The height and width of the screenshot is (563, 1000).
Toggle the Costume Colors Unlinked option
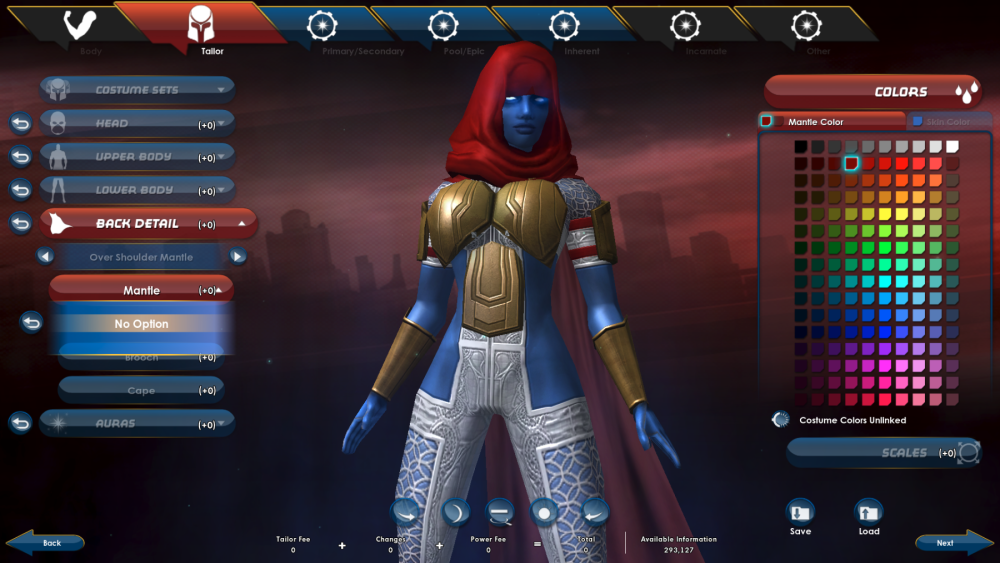[781, 420]
